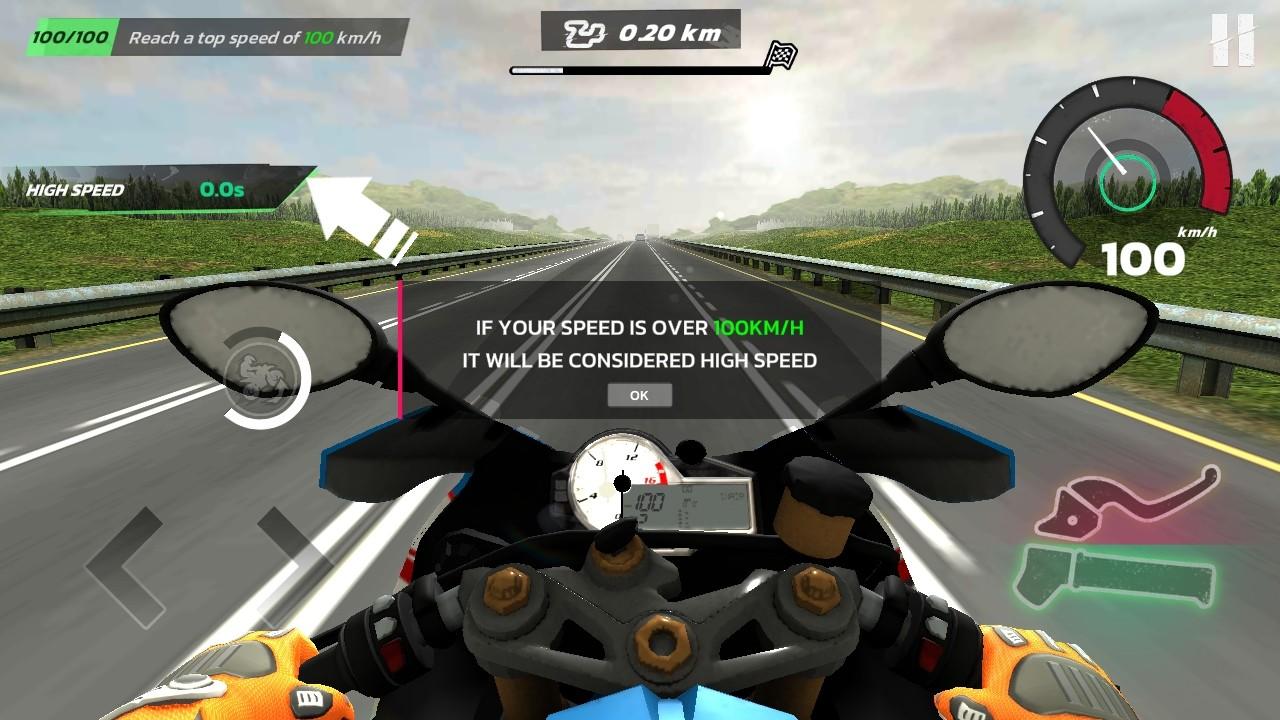1280x720 pixels.
Task: Steer left with the left arrow
Action: (x=125, y=565)
